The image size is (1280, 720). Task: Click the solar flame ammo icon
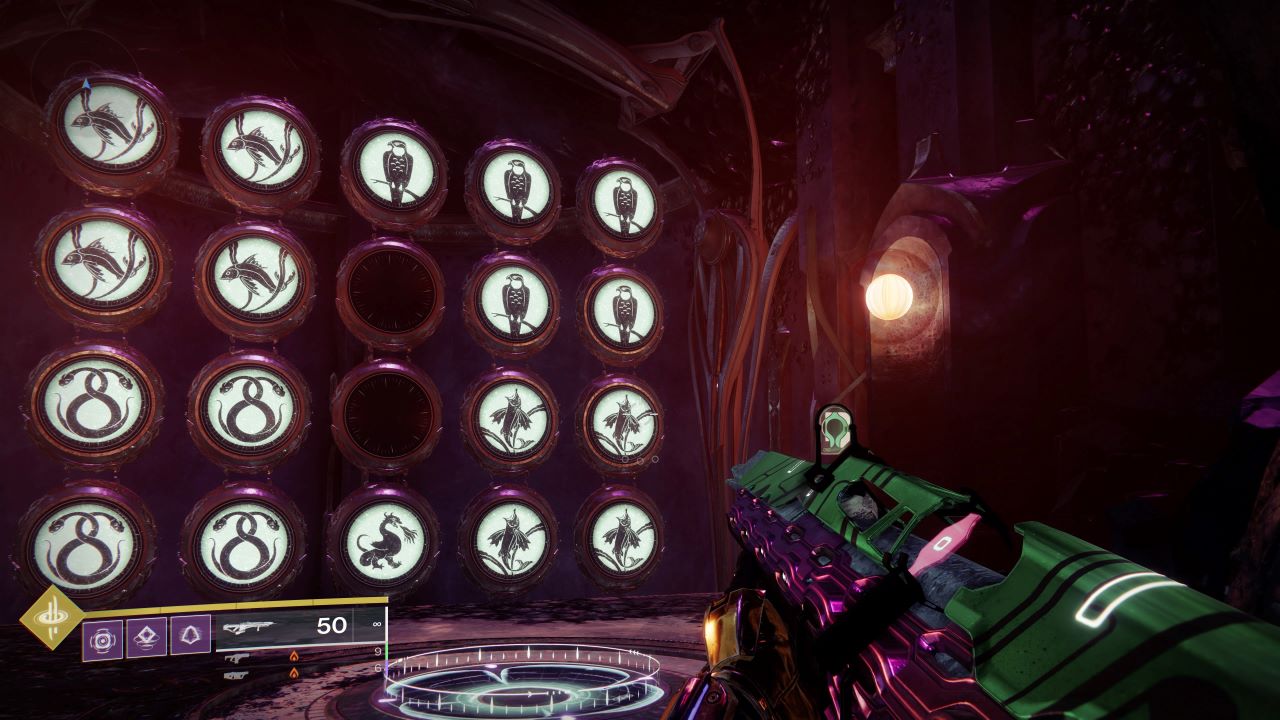point(293,657)
